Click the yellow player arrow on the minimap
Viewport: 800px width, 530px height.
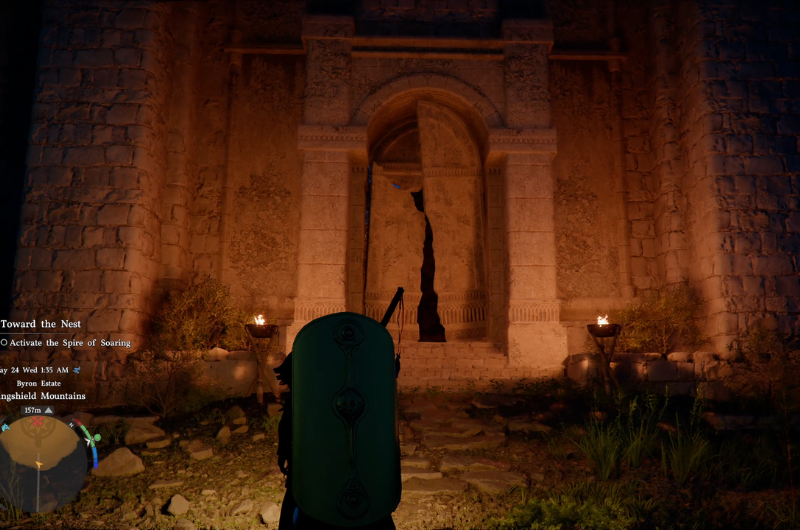tap(40, 466)
